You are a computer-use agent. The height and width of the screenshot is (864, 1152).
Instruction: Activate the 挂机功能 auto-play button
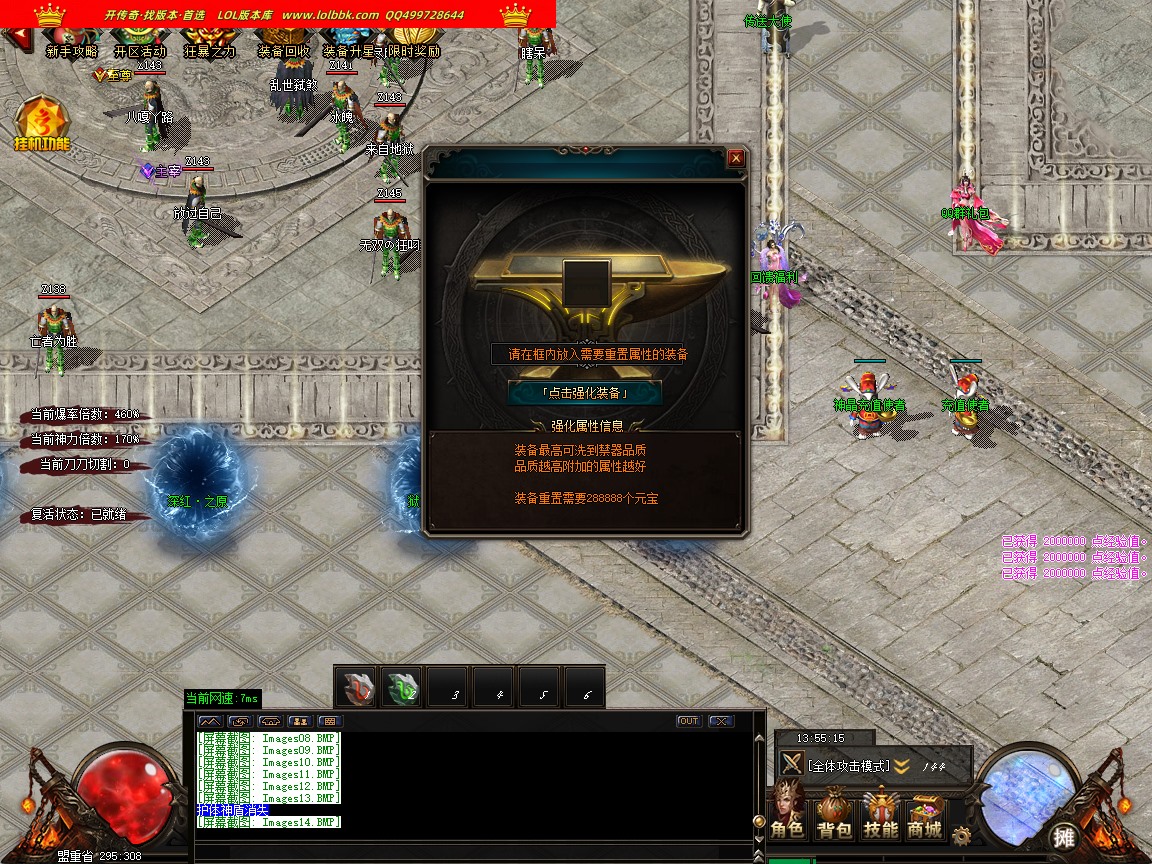click(42, 125)
